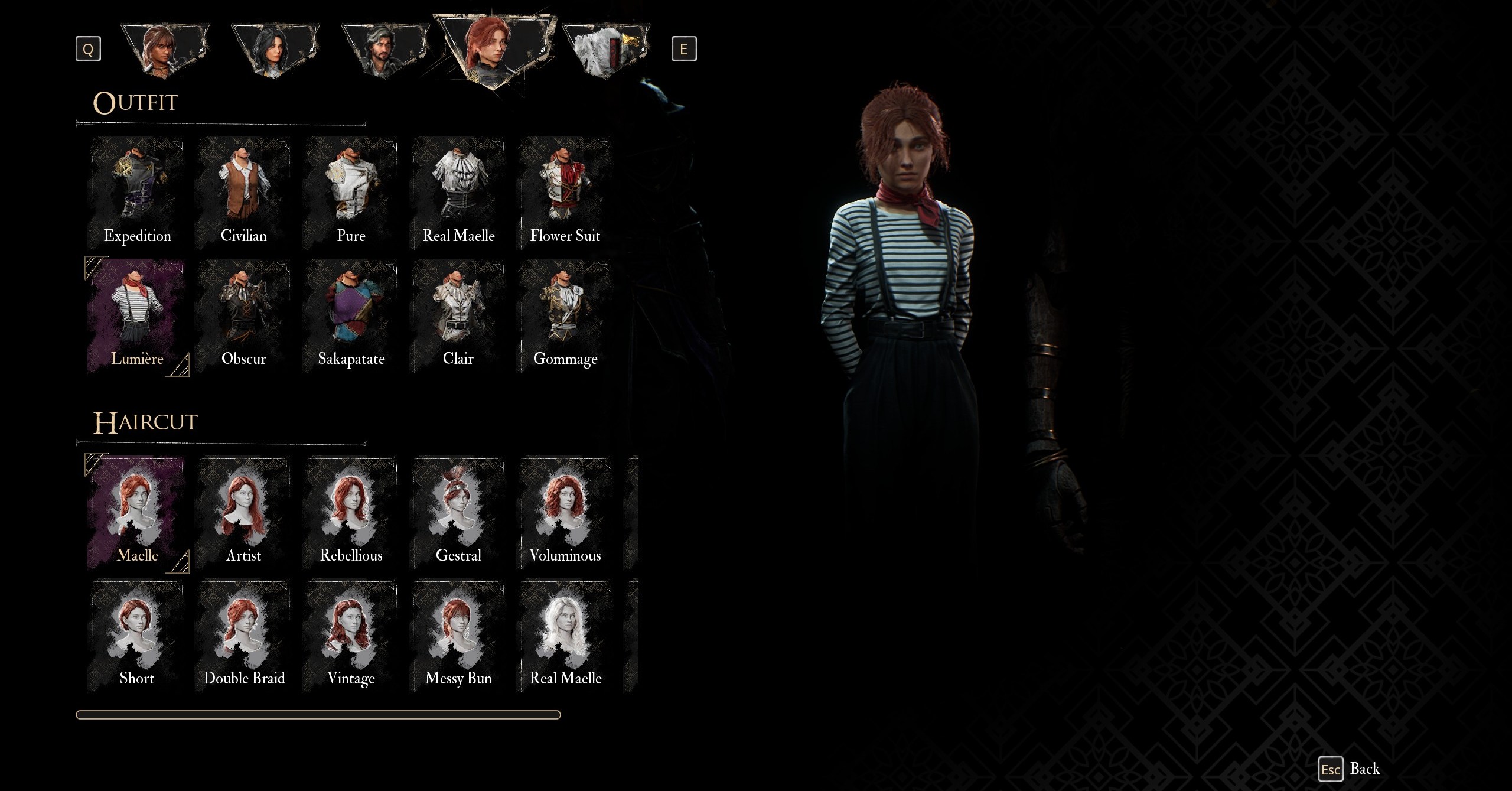Choose the Short haircut
The width and height of the screenshot is (1512, 791).
[137, 636]
